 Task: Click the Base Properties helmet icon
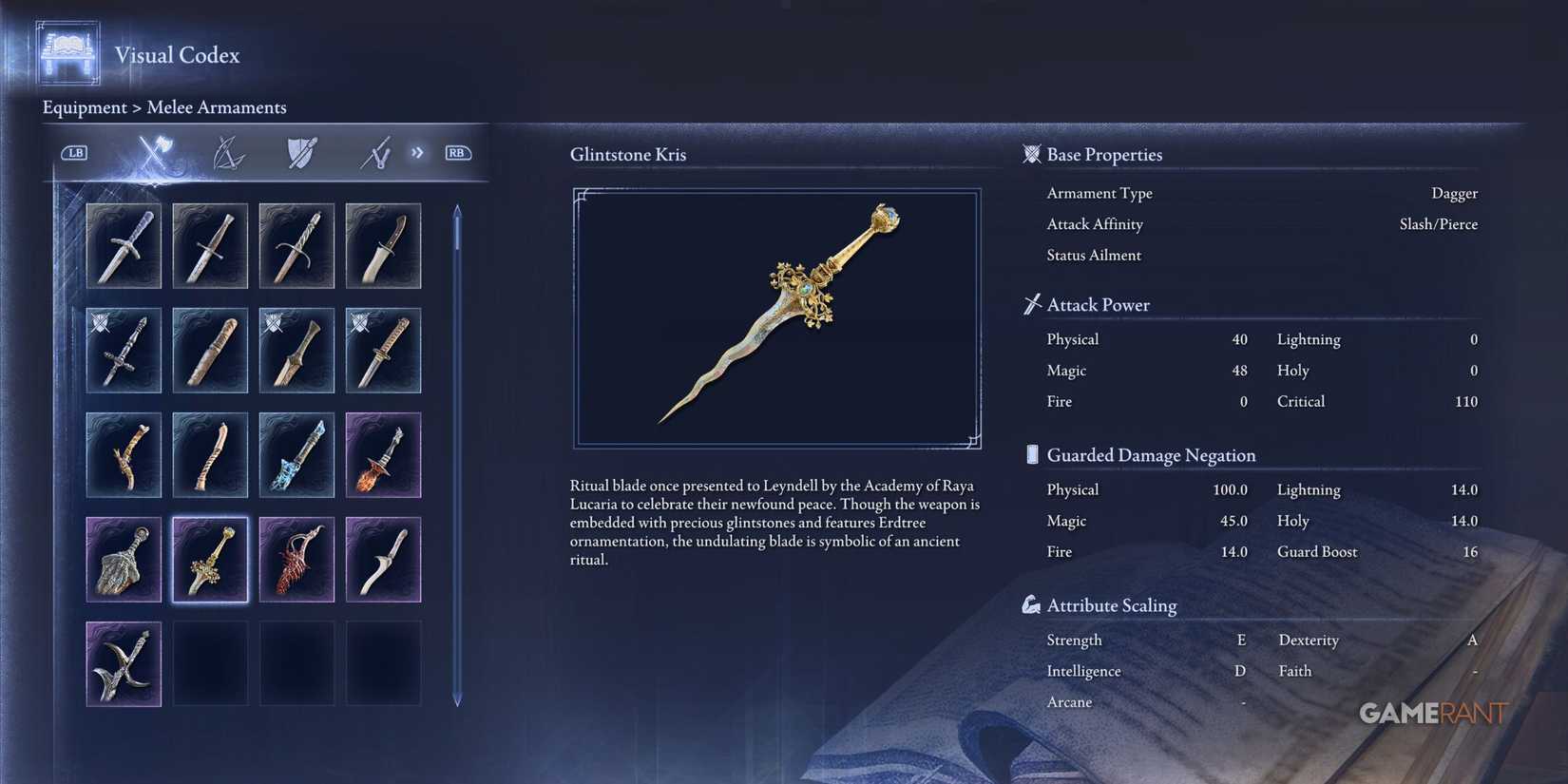1031,154
